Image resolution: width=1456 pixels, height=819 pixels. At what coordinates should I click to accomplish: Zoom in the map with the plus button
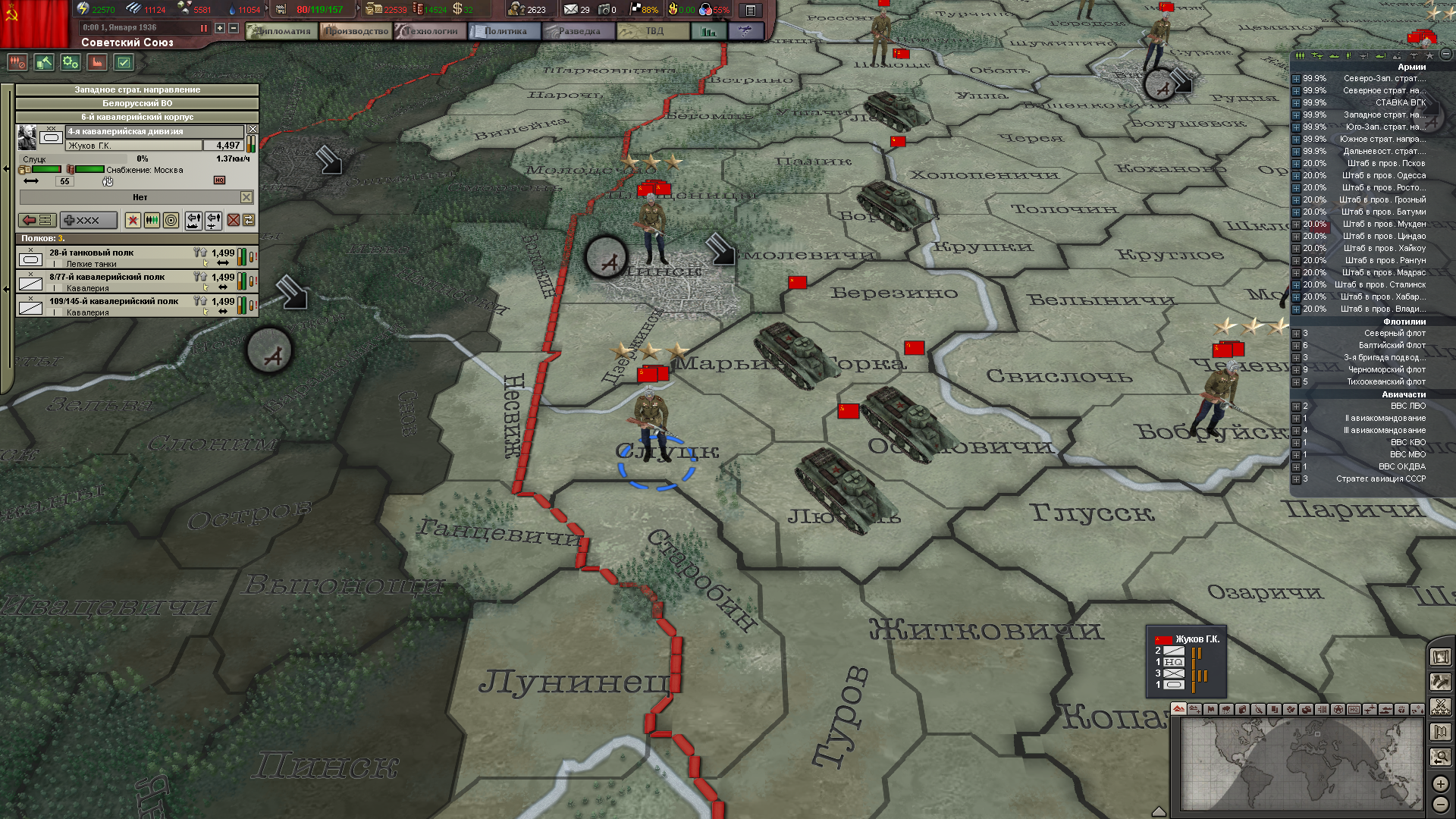coord(1440,783)
